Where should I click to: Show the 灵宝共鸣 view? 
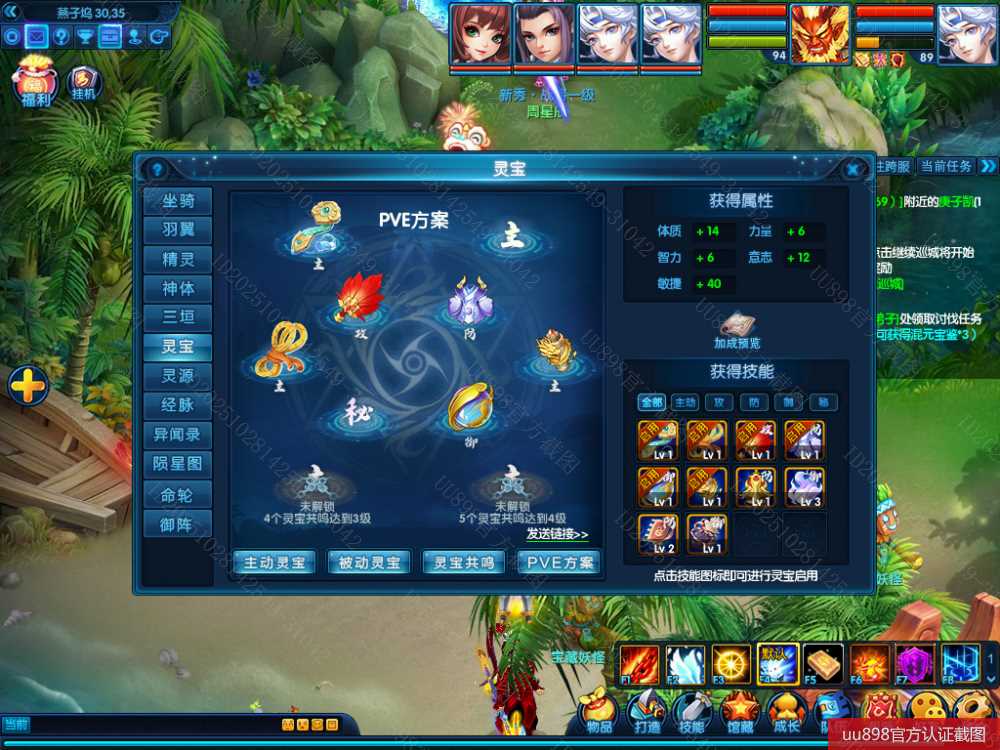pos(464,562)
